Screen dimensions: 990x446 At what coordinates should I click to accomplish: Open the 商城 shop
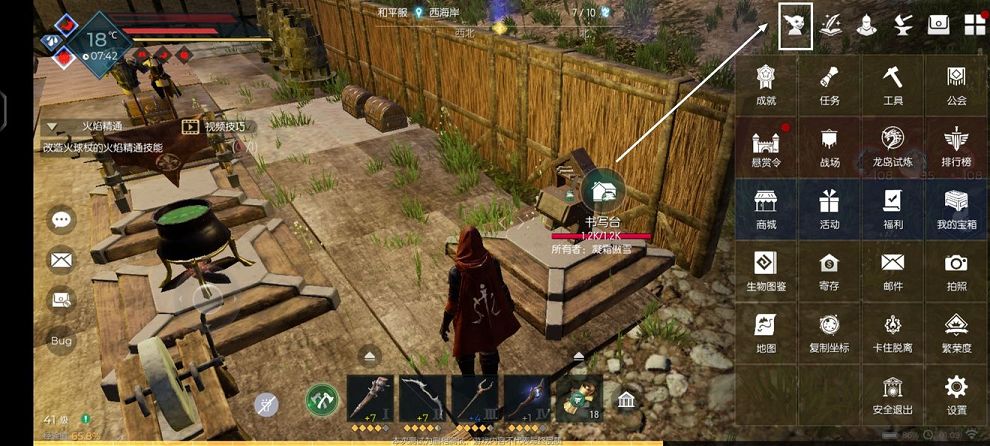766,208
